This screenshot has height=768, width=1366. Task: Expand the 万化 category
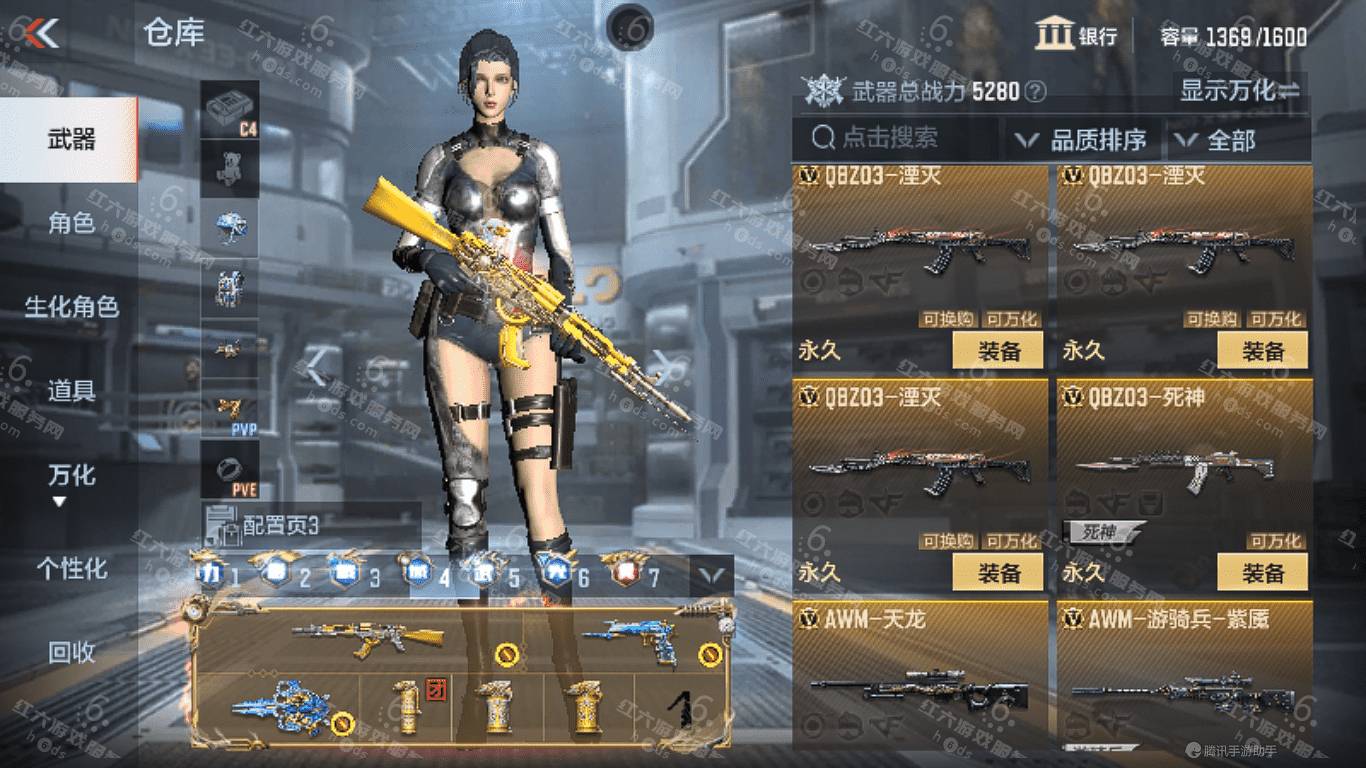coord(70,480)
